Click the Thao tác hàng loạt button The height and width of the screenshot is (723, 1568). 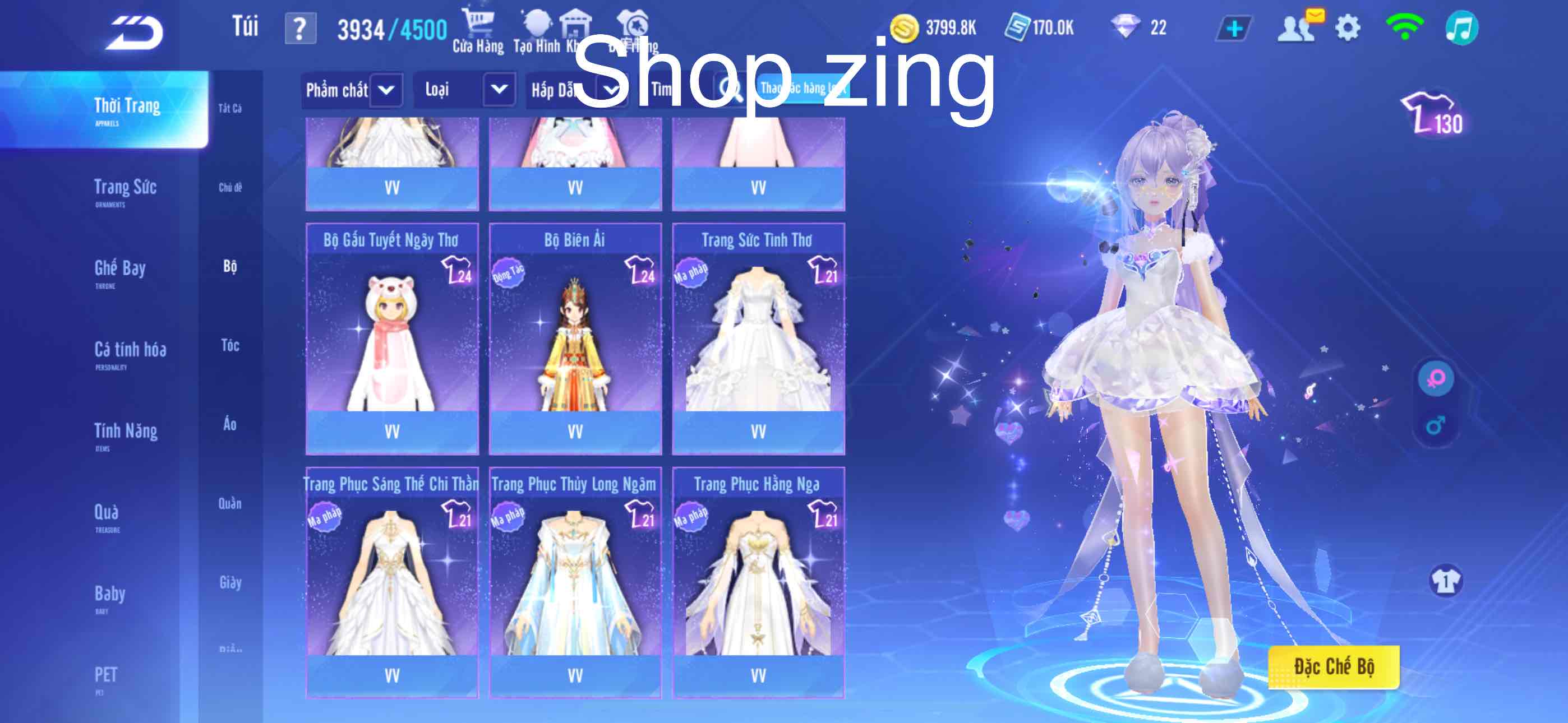pyautogui.click(x=804, y=89)
